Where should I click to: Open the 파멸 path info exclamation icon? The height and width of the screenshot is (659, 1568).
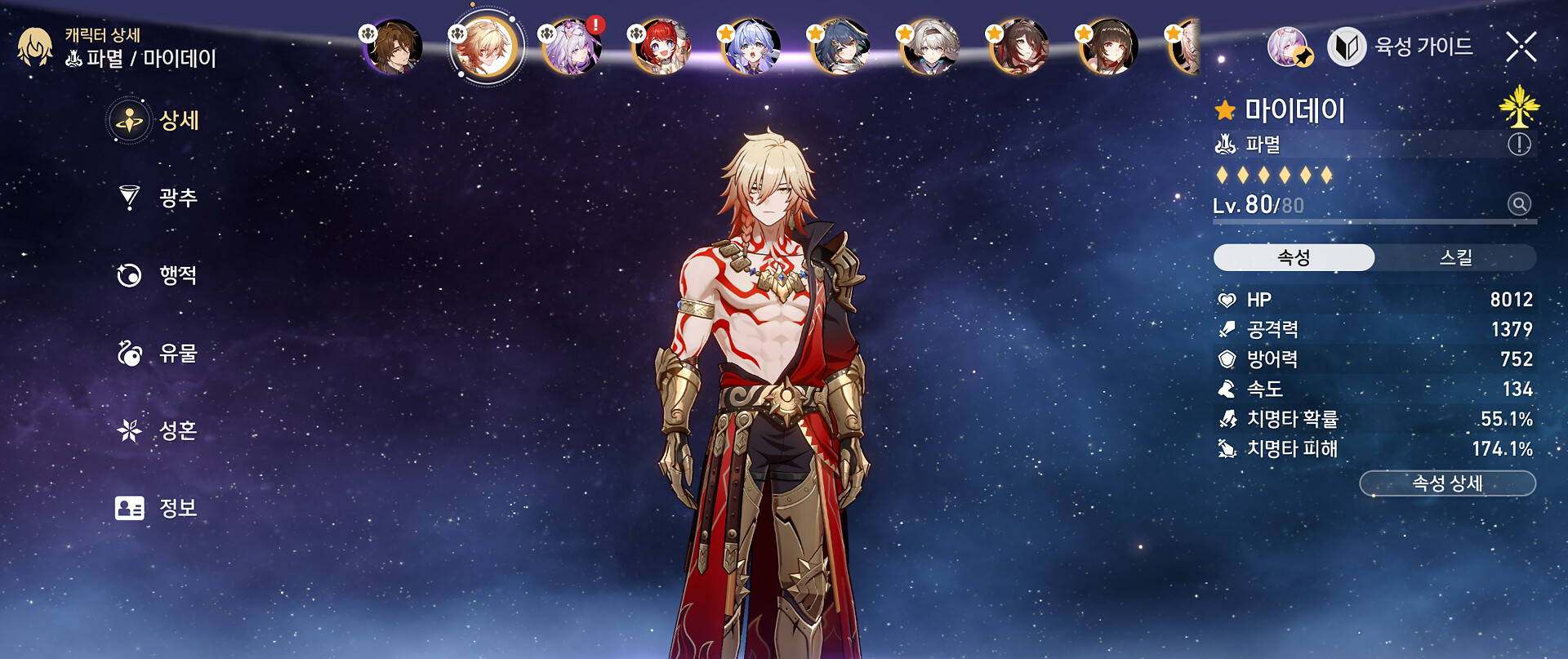[1519, 145]
